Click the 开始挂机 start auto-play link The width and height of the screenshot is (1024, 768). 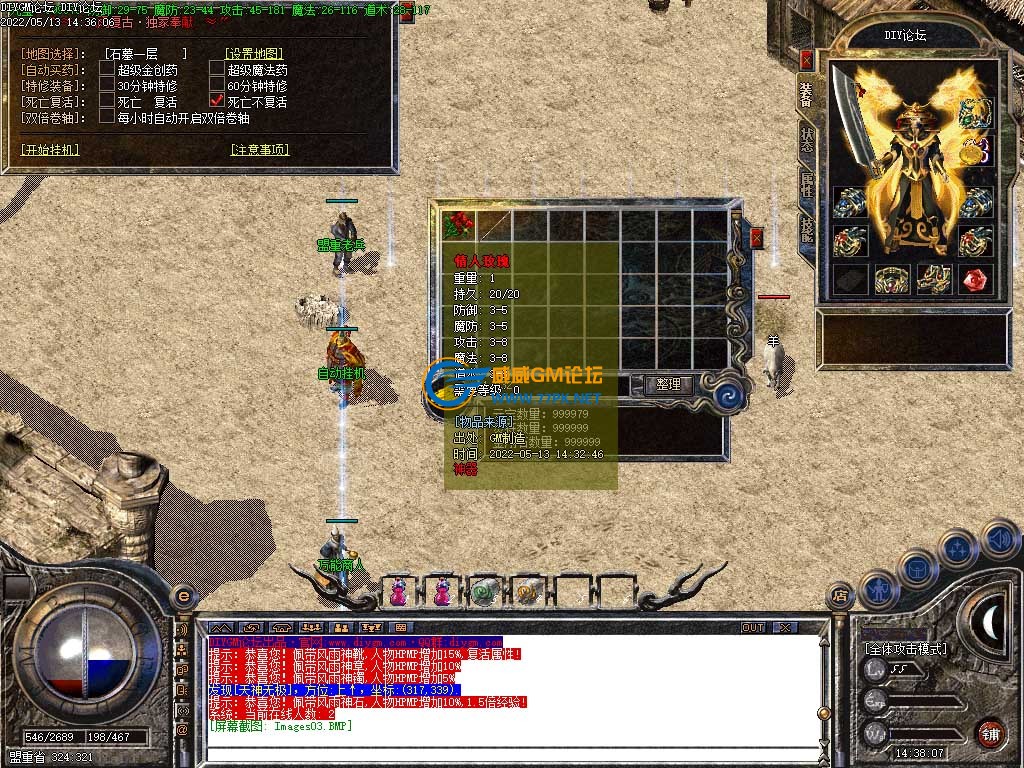coord(50,150)
